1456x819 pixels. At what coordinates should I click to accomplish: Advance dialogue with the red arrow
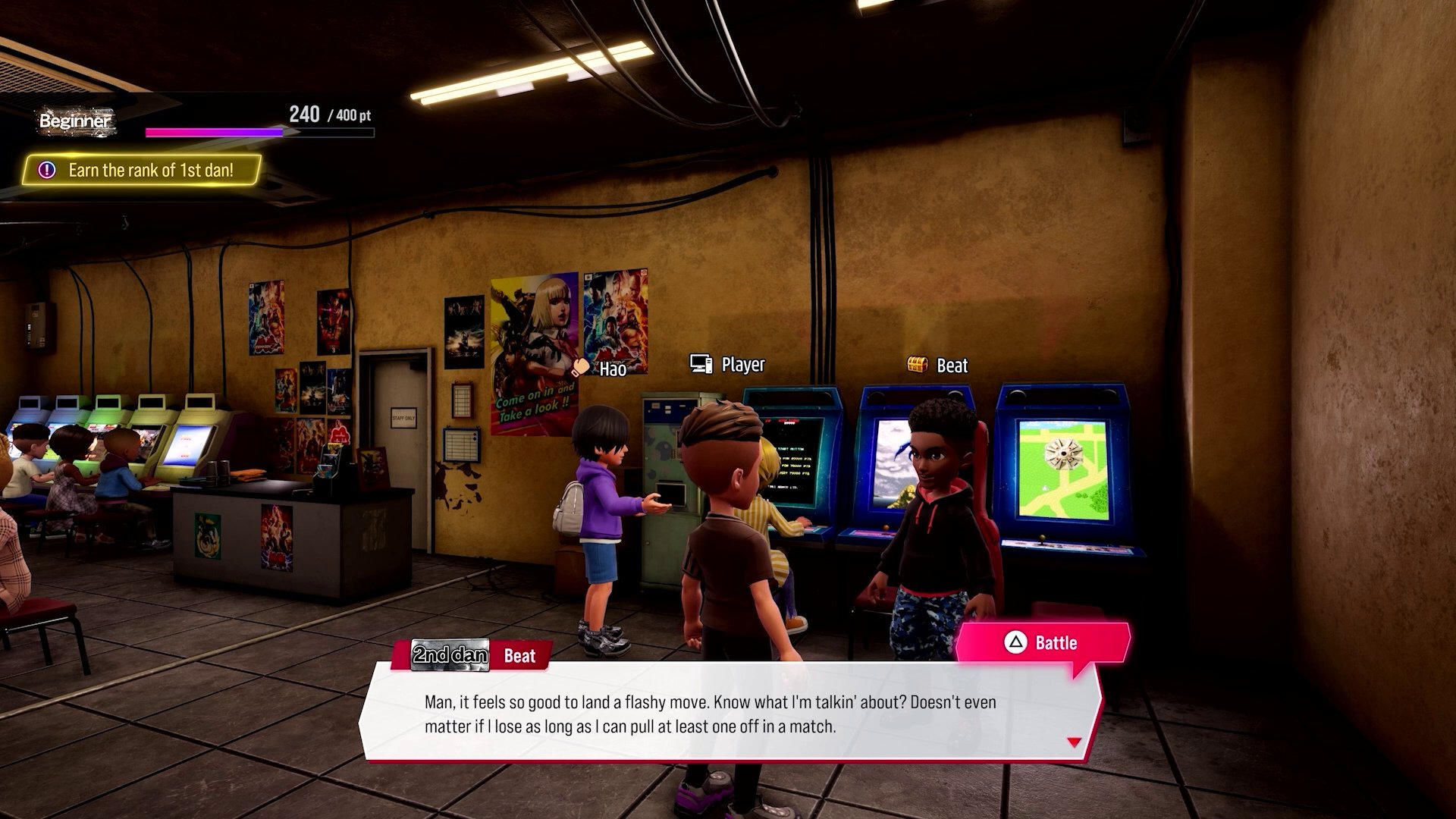pyautogui.click(x=1074, y=742)
